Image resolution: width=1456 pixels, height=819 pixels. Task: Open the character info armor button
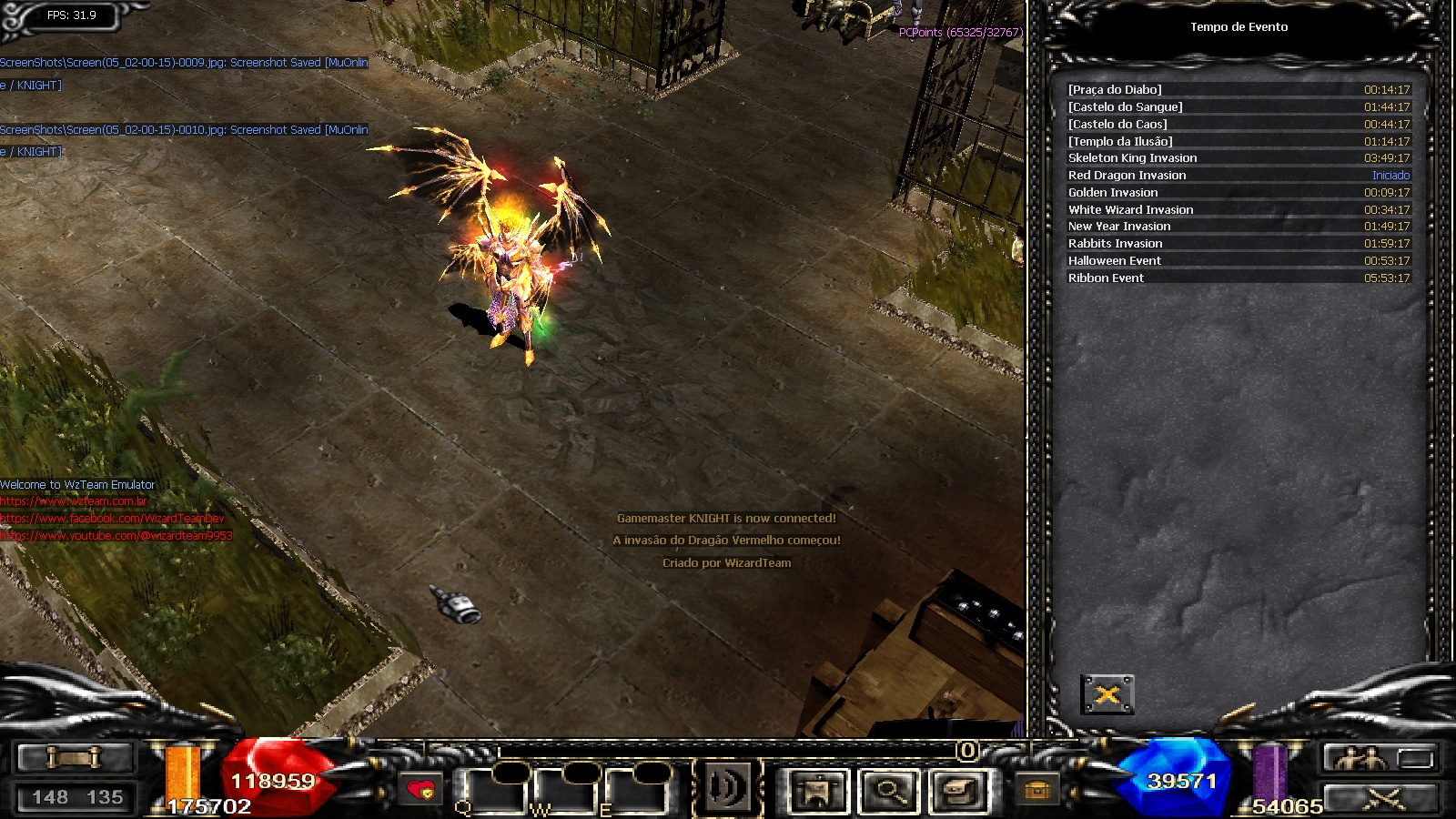tap(816, 790)
